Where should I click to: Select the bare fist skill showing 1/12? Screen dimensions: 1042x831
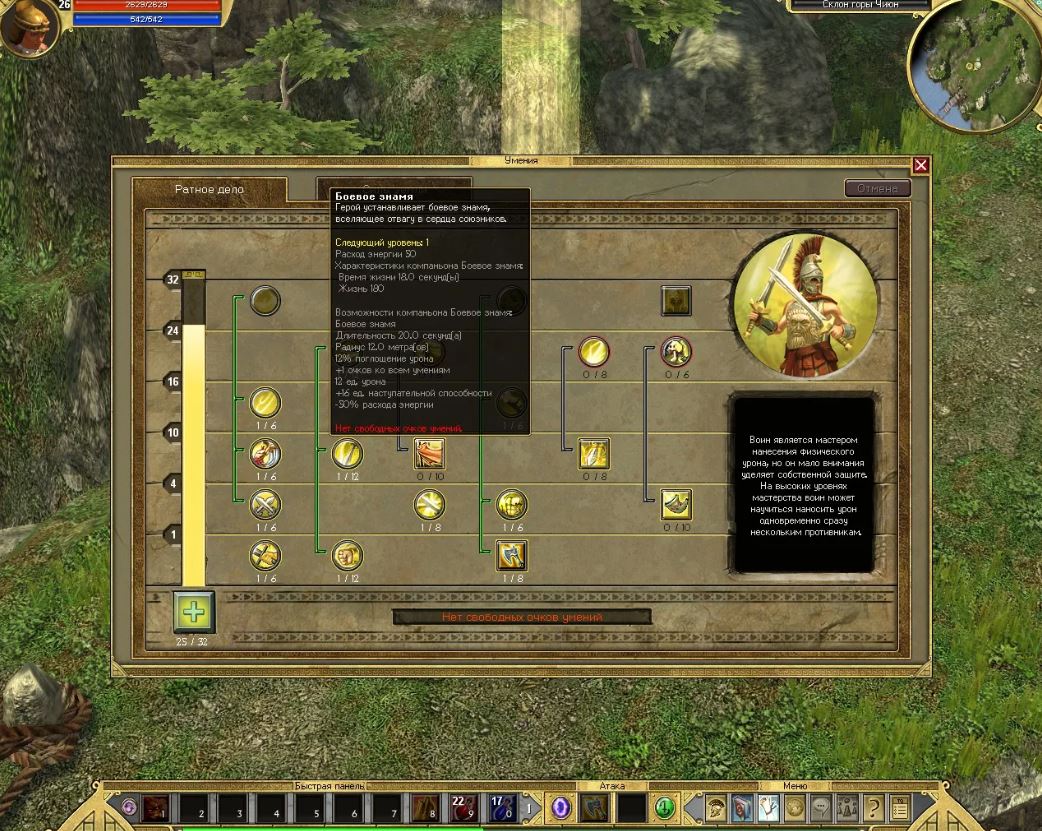(347, 555)
